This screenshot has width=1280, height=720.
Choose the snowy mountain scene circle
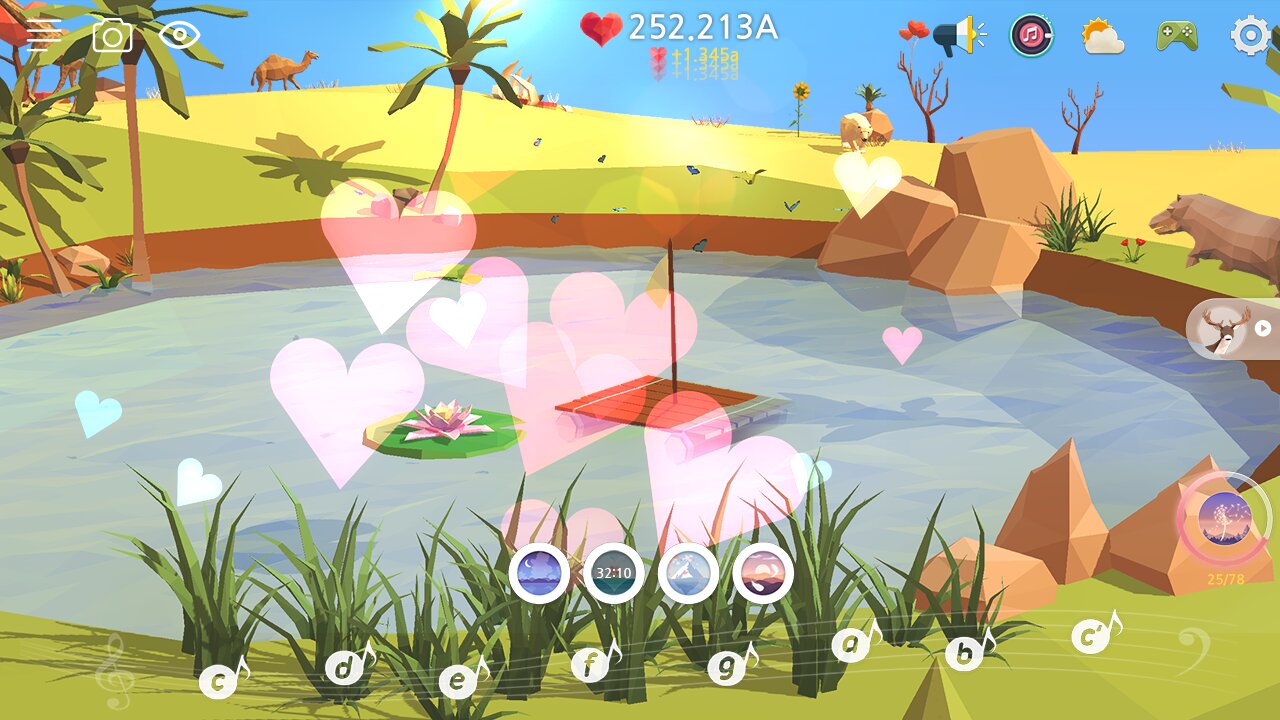[x=688, y=574]
